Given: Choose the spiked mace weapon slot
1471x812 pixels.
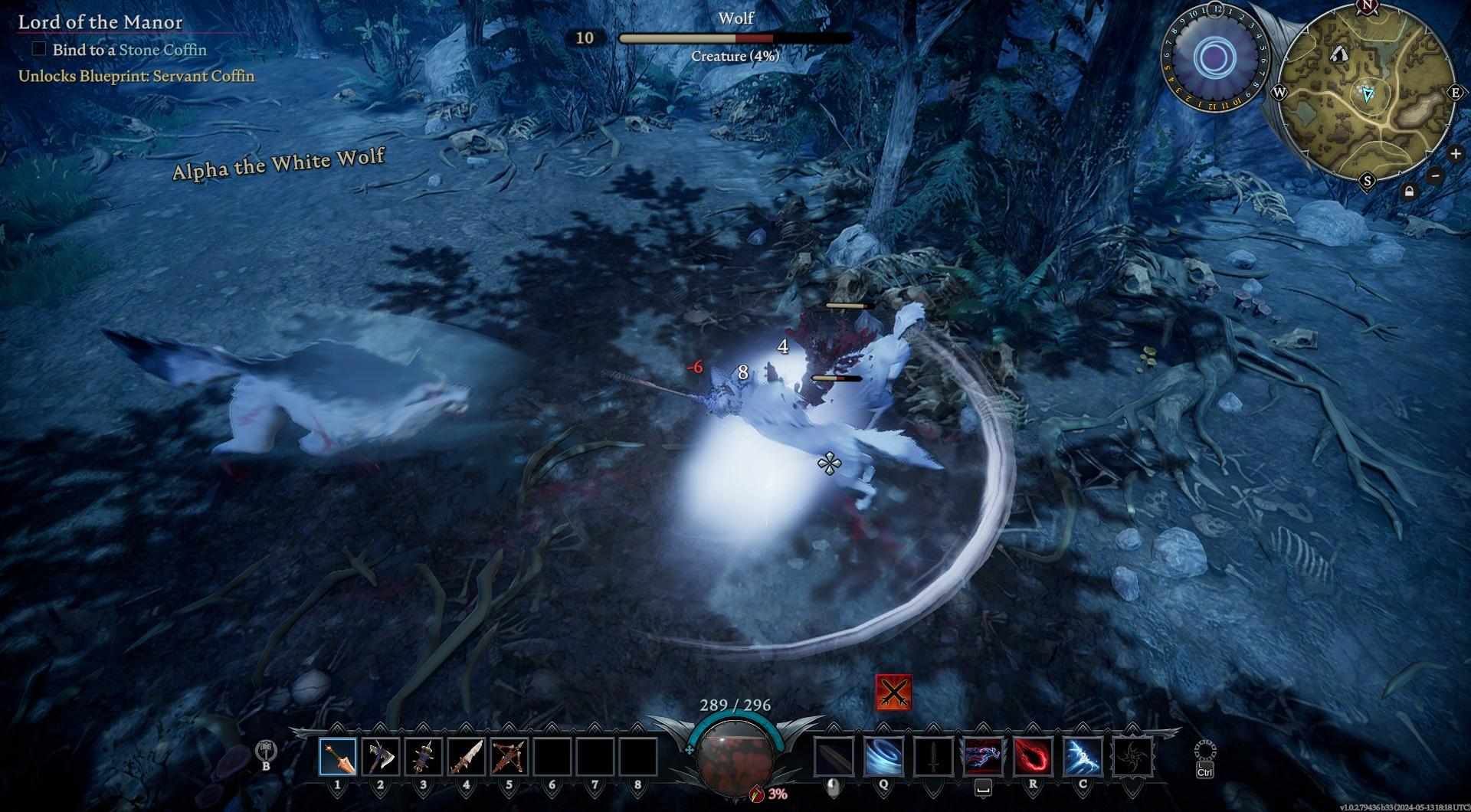Looking at the screenshot, I should (424, 757).
